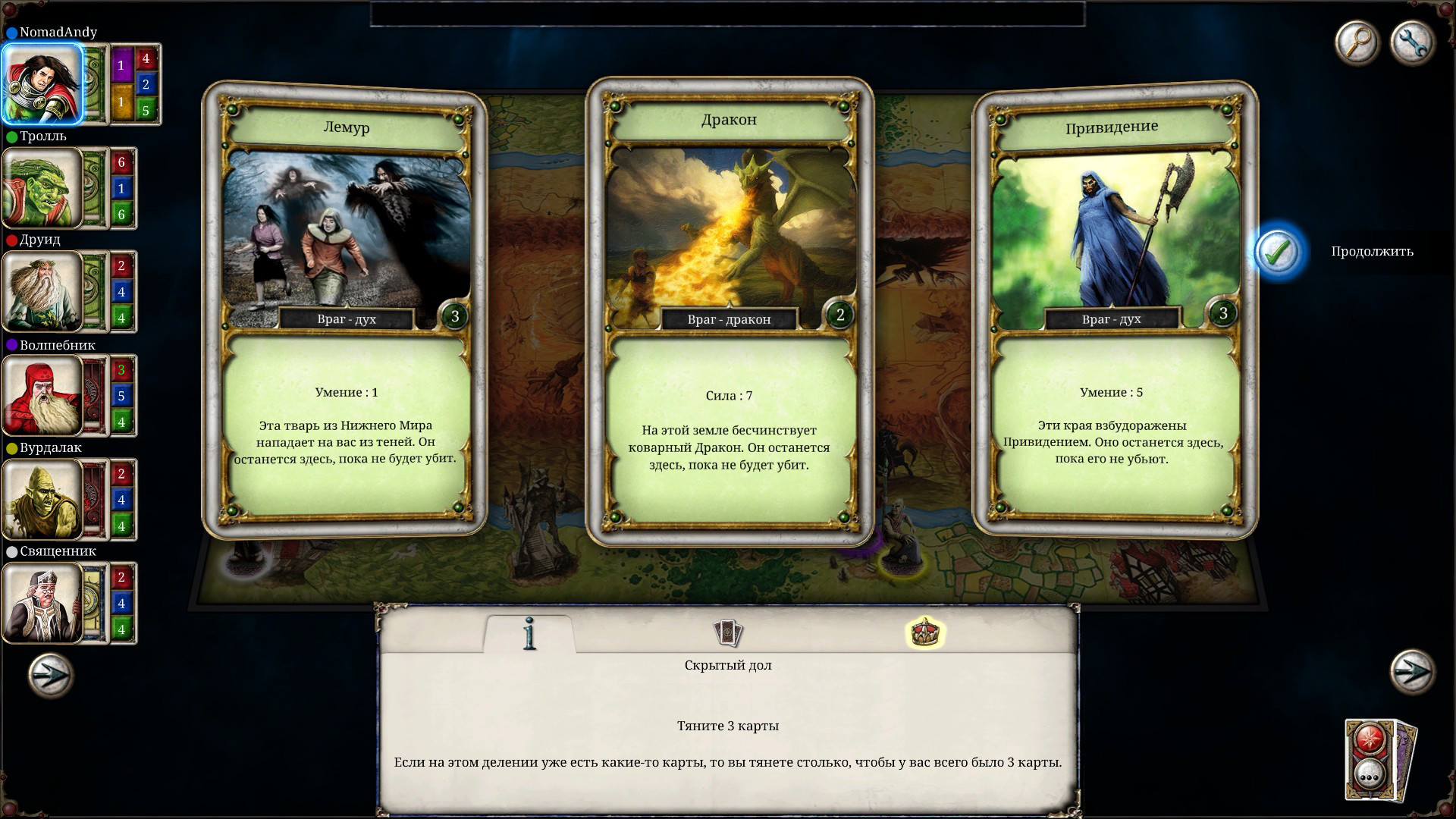Viewport: 1456px width, 819px height.
Task: Toggle NomadAndy's highlighted portrait selection
Action: [42, 83]
